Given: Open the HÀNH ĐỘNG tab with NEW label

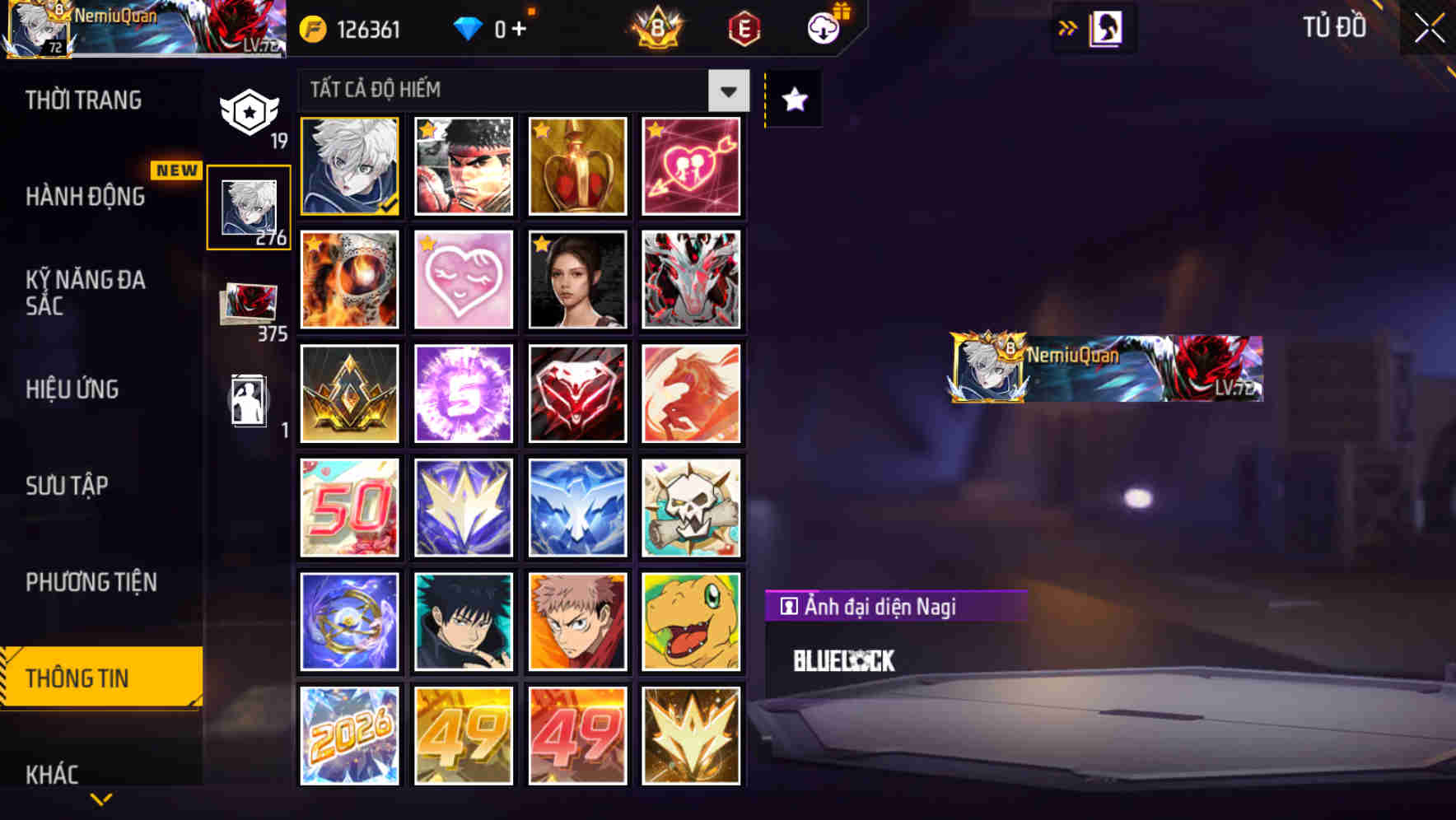Looking at the screenshot, I should click(x=85, y=197).
